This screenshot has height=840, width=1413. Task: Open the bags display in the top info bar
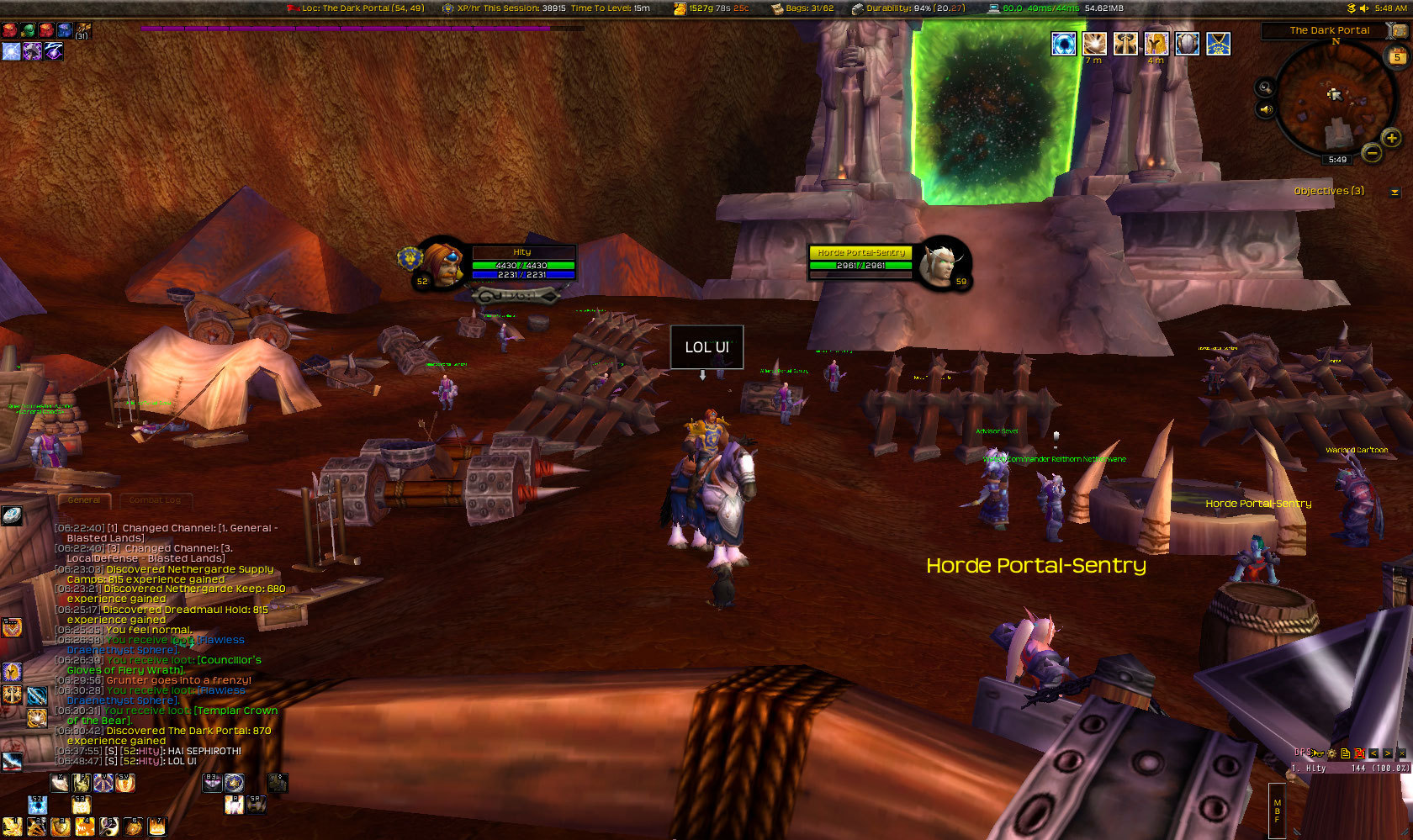(x=802, y=8)
